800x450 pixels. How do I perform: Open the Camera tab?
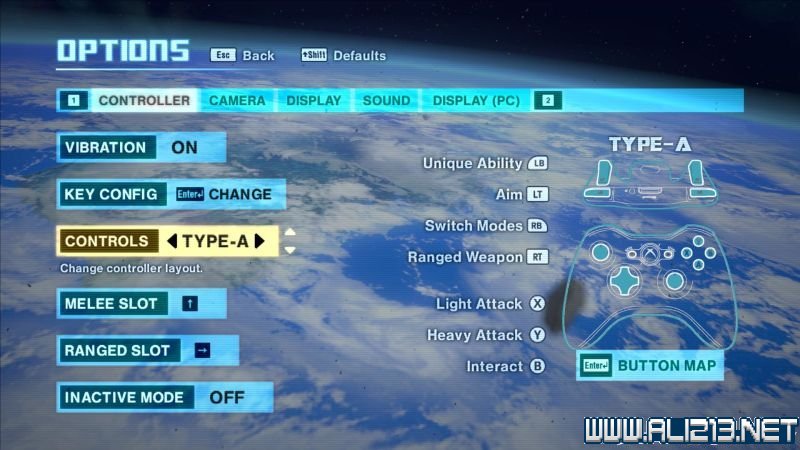click(237, 100)
